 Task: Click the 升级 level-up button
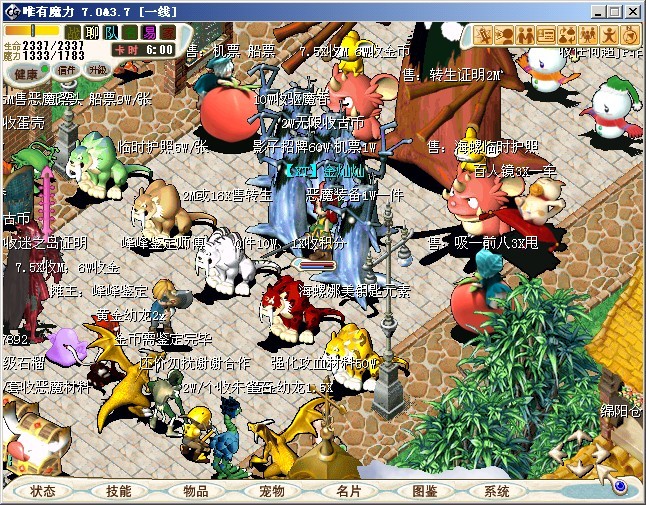97,71
